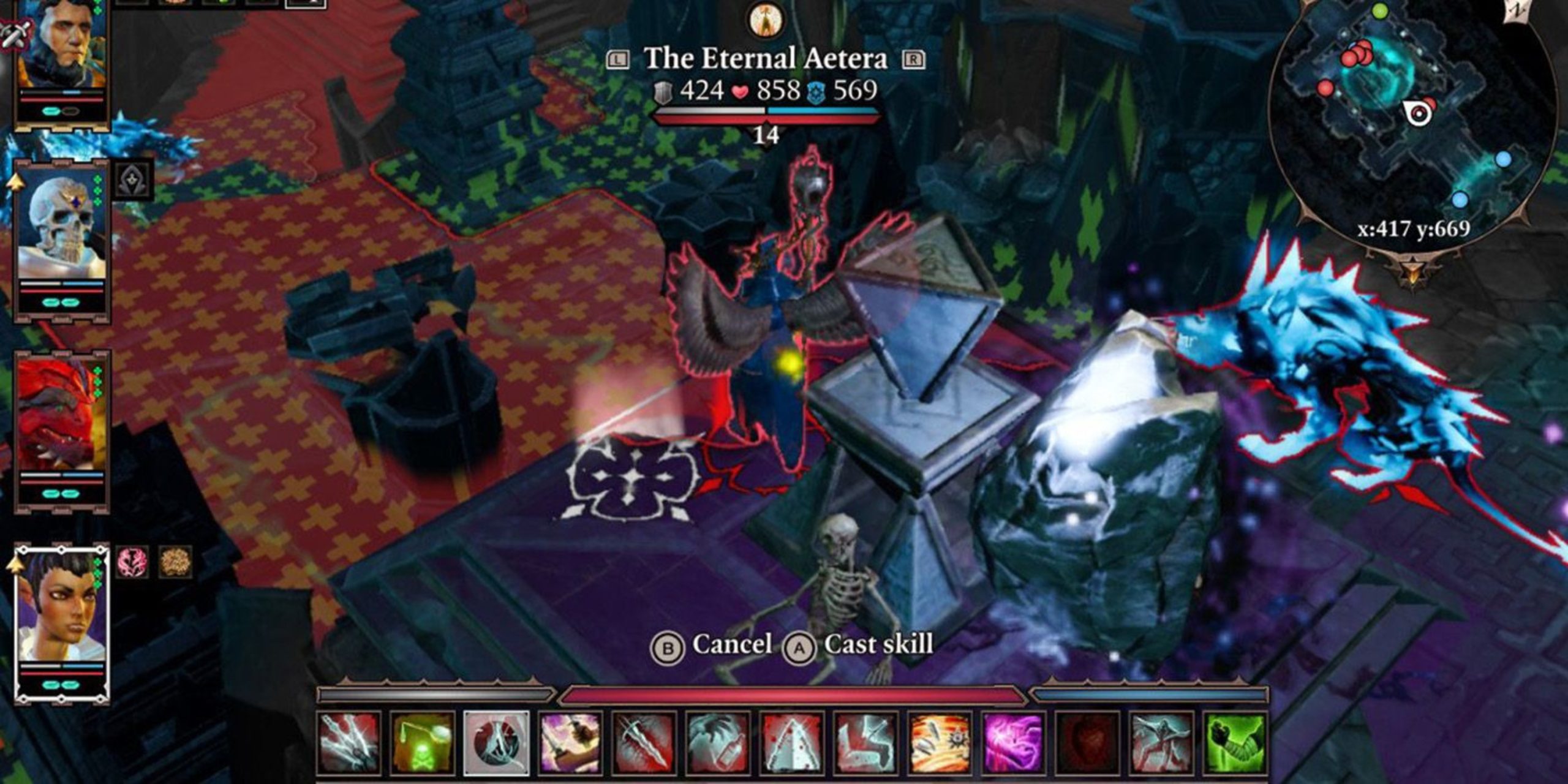Use the orange whirlwind of blades skill
Viewport: 1568px width, 784px height.
tap(940, 743)
